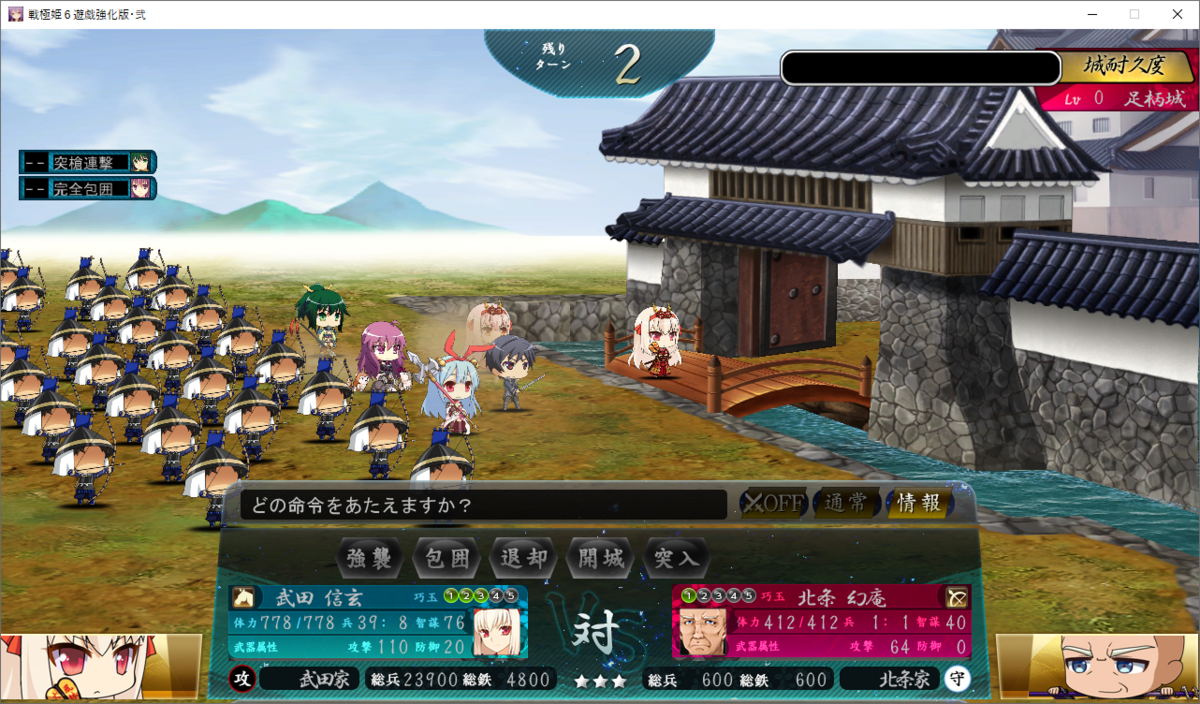Click the bow unit-type icon

click(956, 598)
